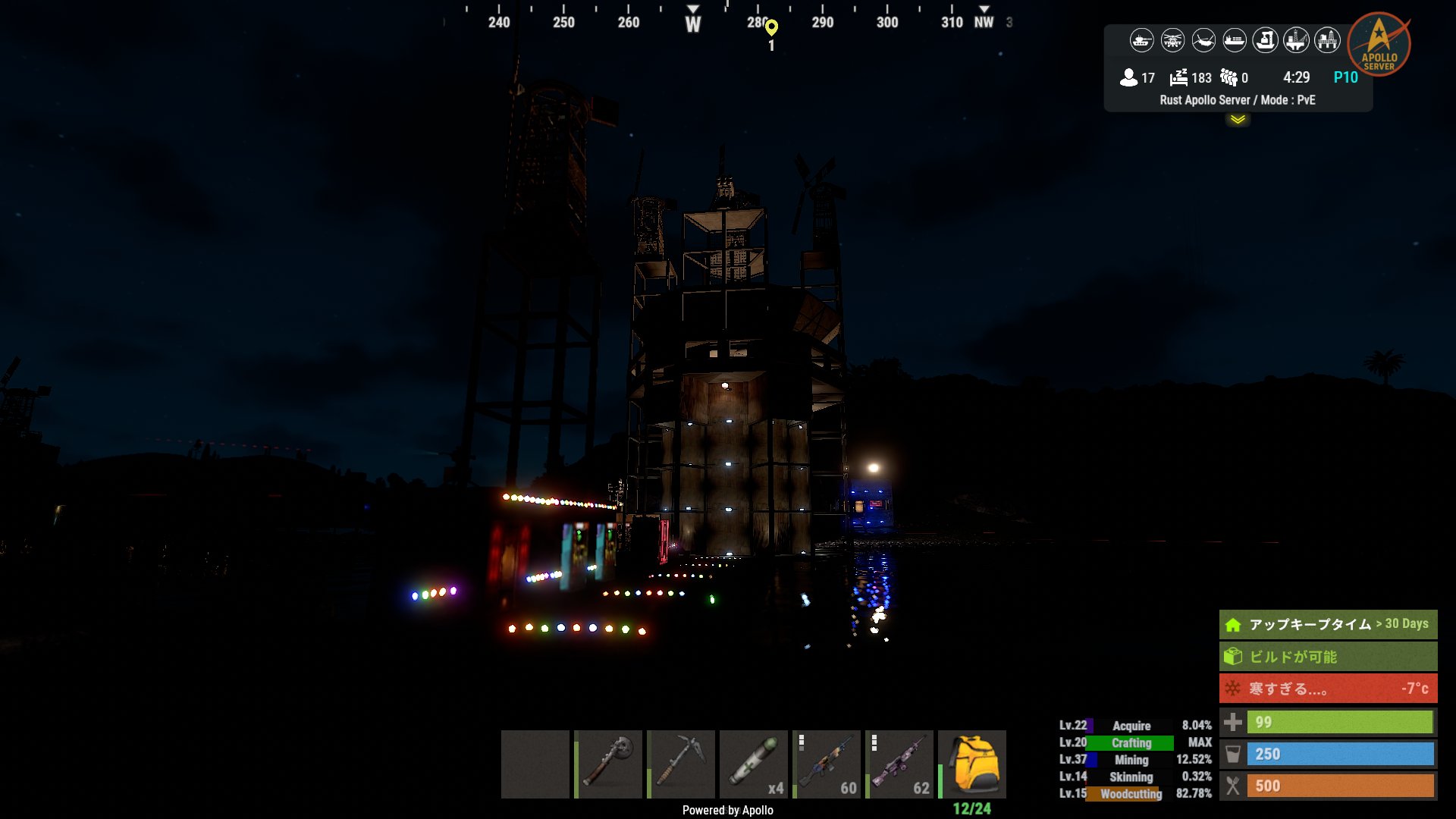Click the upkeep time status row
This screenshot has width=1456, height=819.
click(x=1328, y=624)
